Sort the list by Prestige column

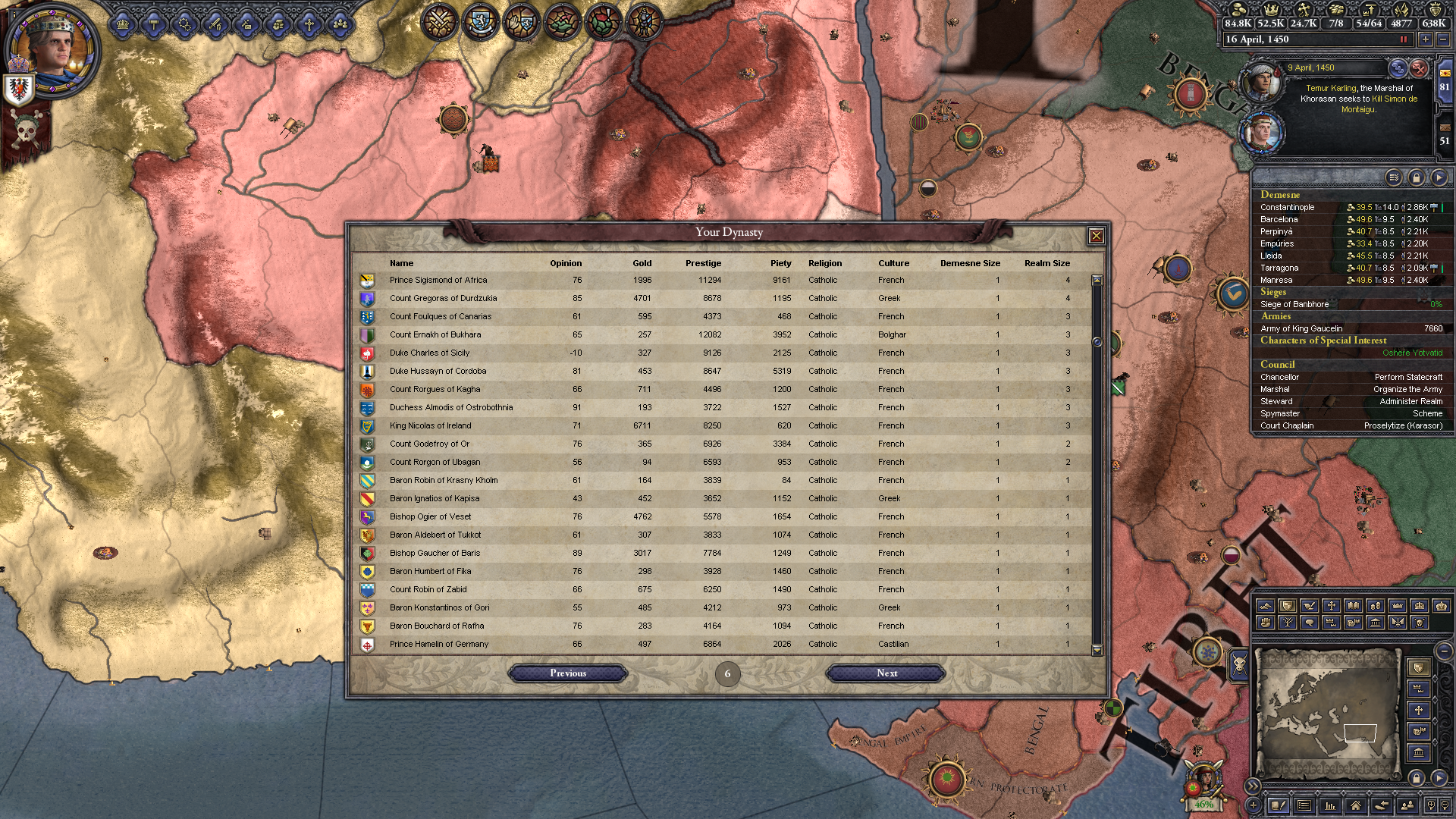click(703, 263)
